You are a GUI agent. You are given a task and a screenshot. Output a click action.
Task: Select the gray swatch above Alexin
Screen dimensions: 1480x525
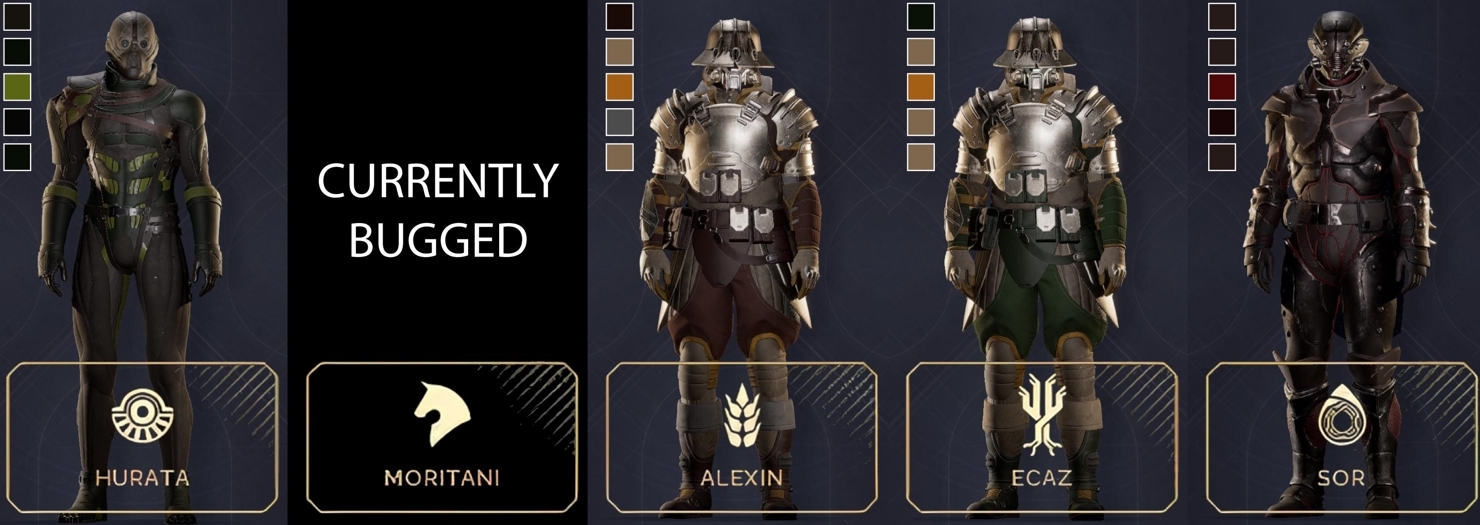tap(619, 122)
